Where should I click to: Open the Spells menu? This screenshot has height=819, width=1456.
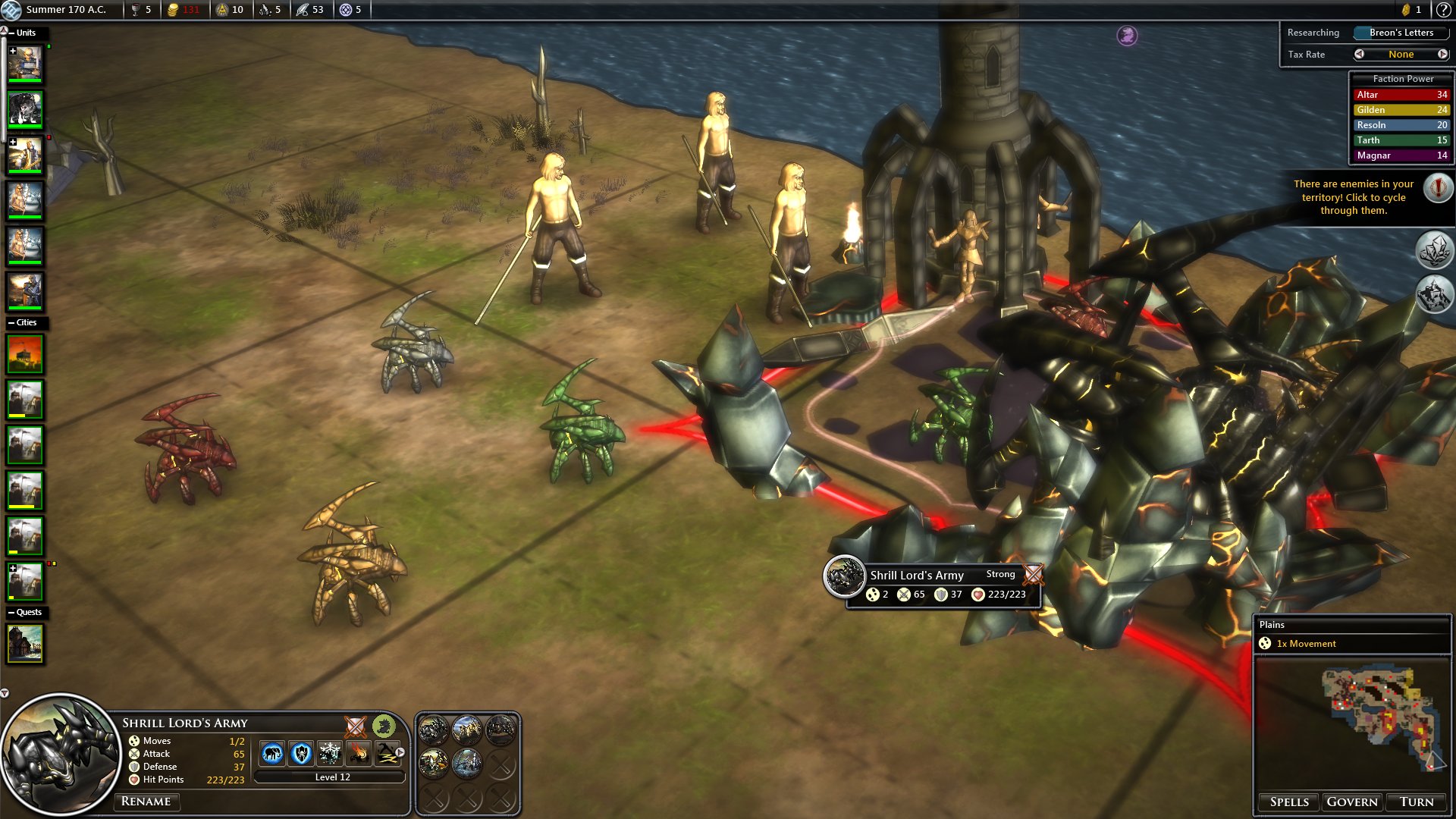tap(1289, 802)
